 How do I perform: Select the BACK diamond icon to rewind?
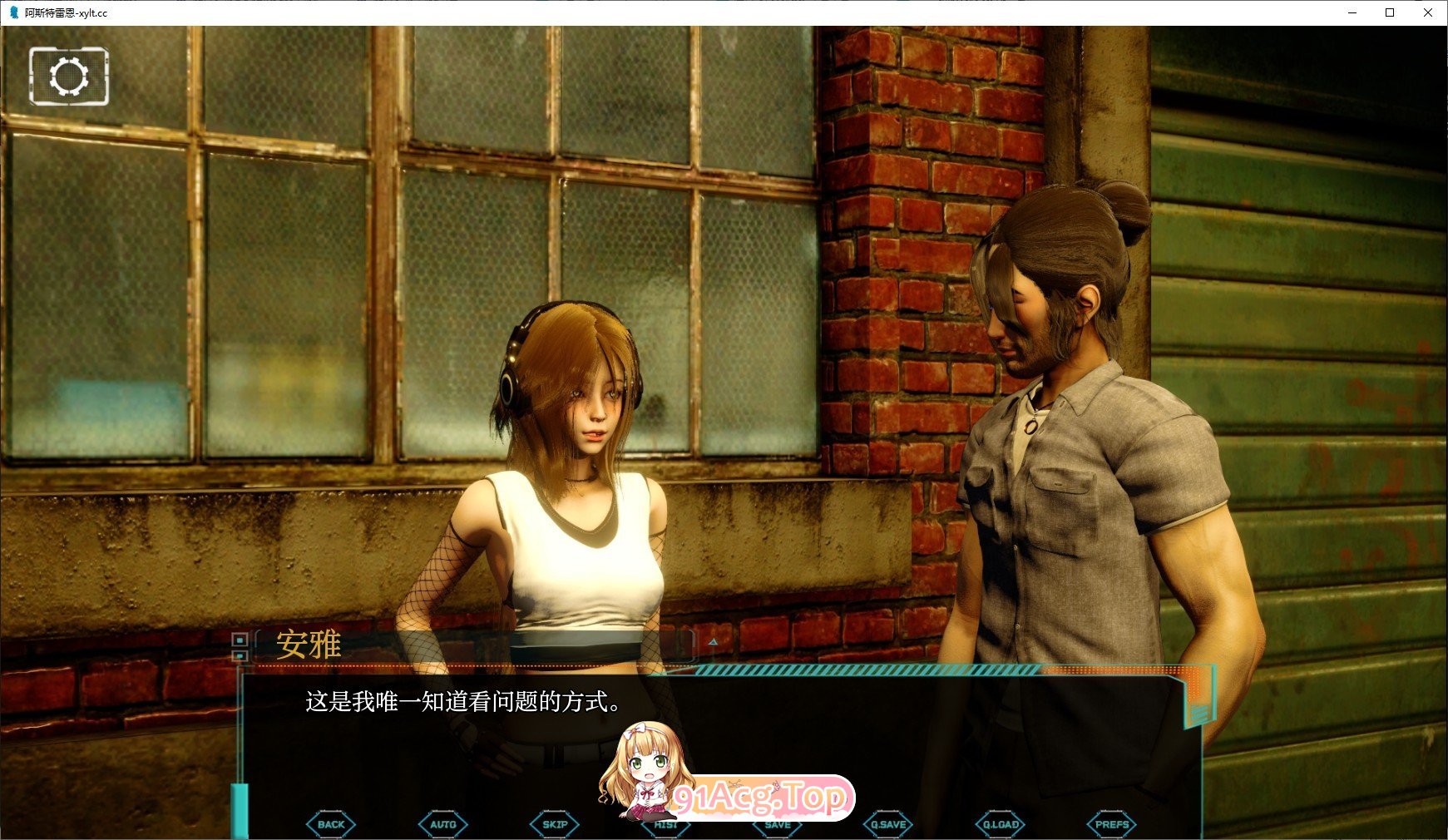pos(330,823)
